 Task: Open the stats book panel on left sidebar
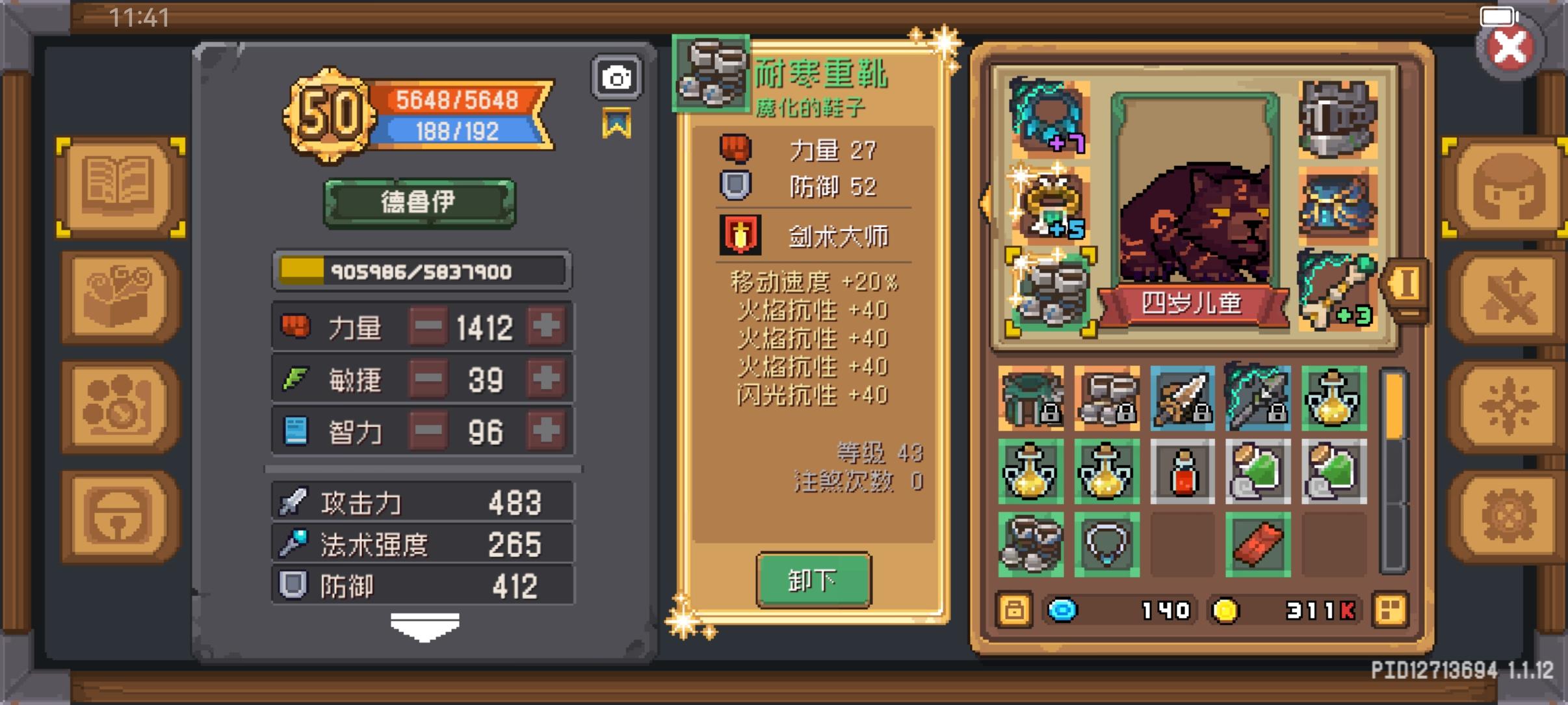click(117, 187)
